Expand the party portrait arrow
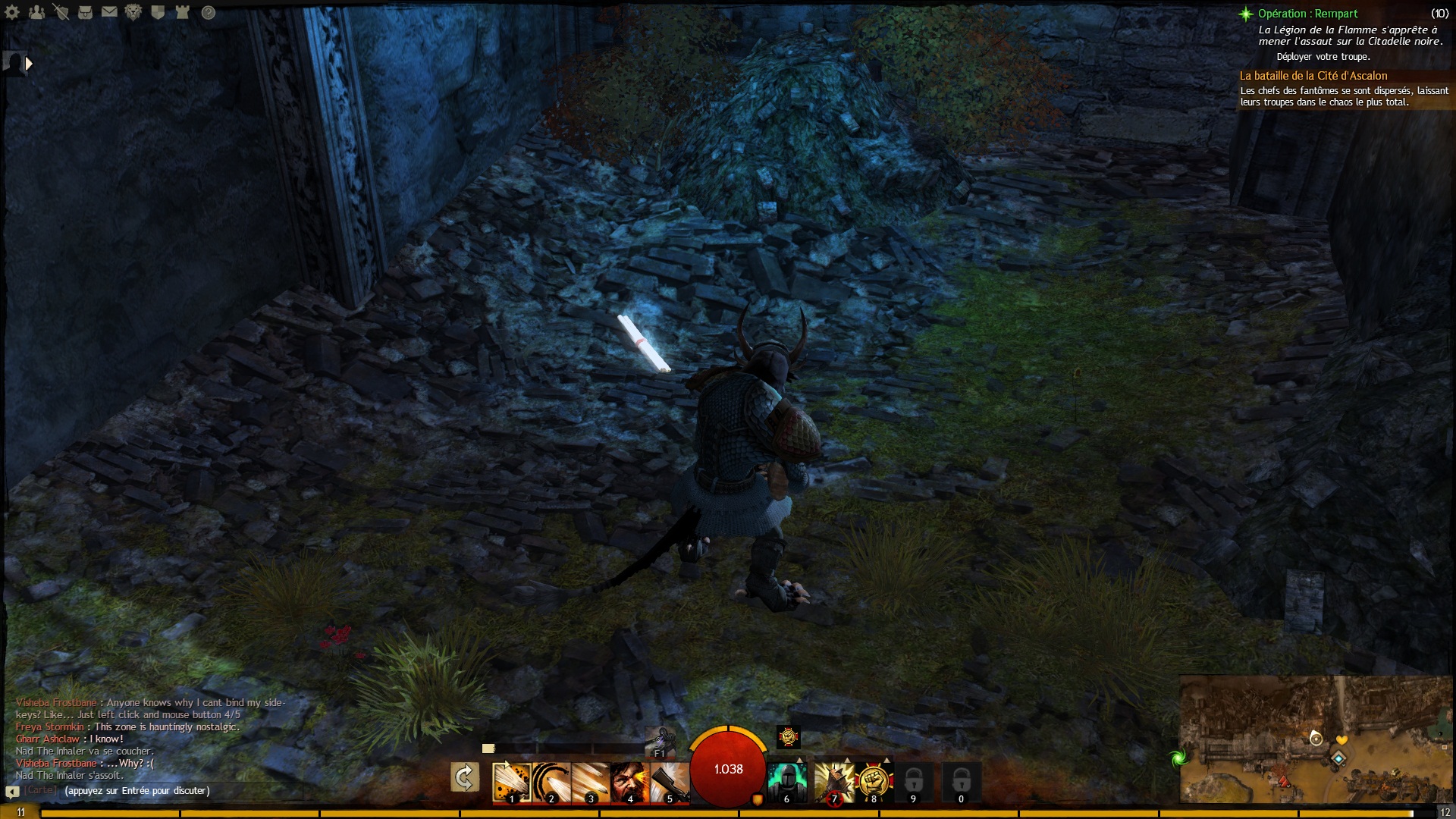1456x819 pixels. (x=29, y=64)
